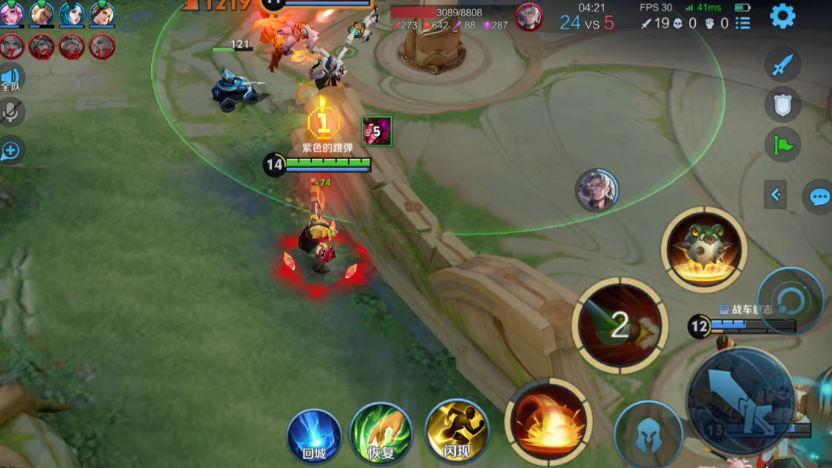Cast the Flash (闪现) summoner spell
The image size is (832, 468).
(x=456, y=431)
